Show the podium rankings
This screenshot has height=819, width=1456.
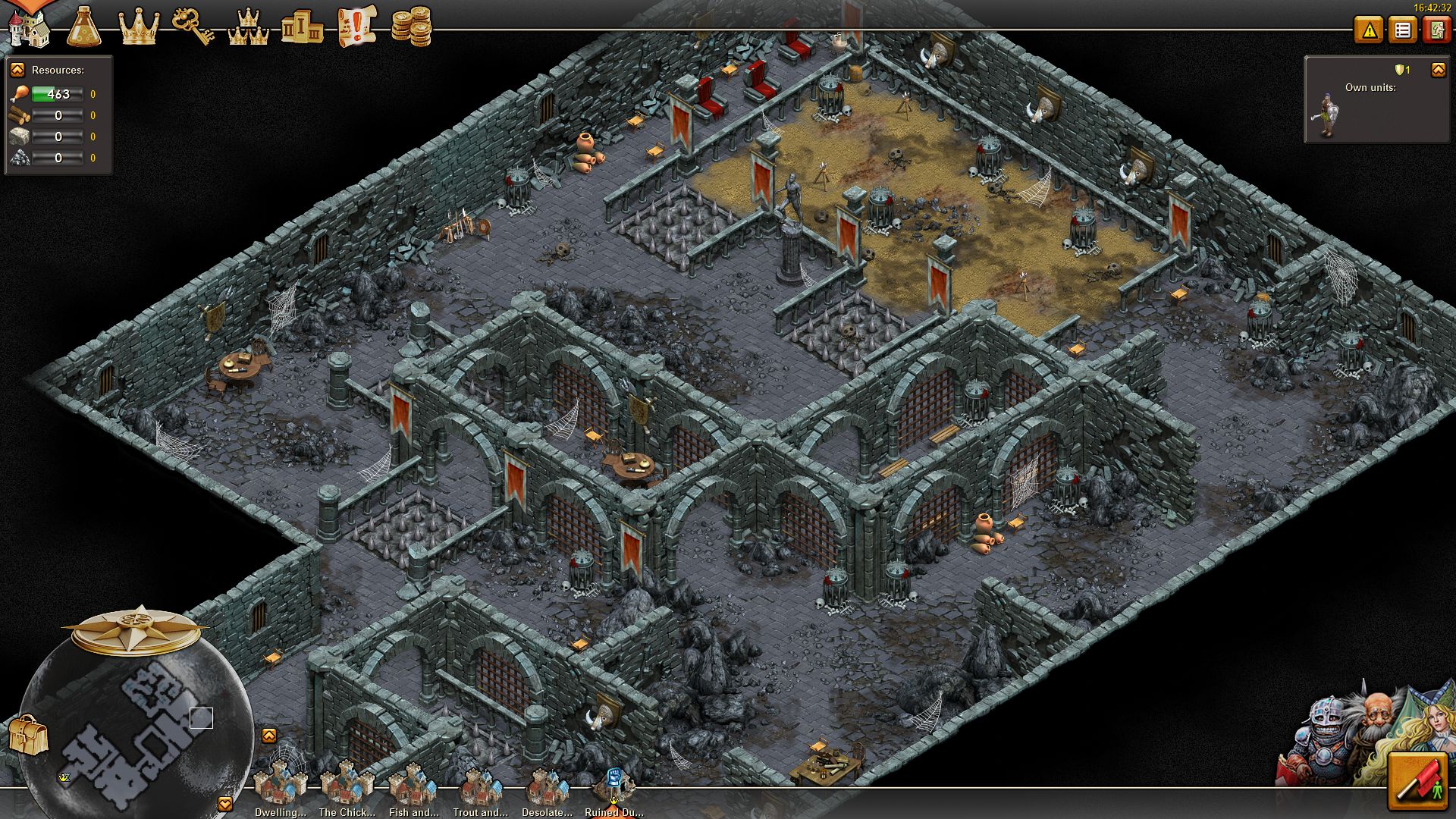[302, 29]
